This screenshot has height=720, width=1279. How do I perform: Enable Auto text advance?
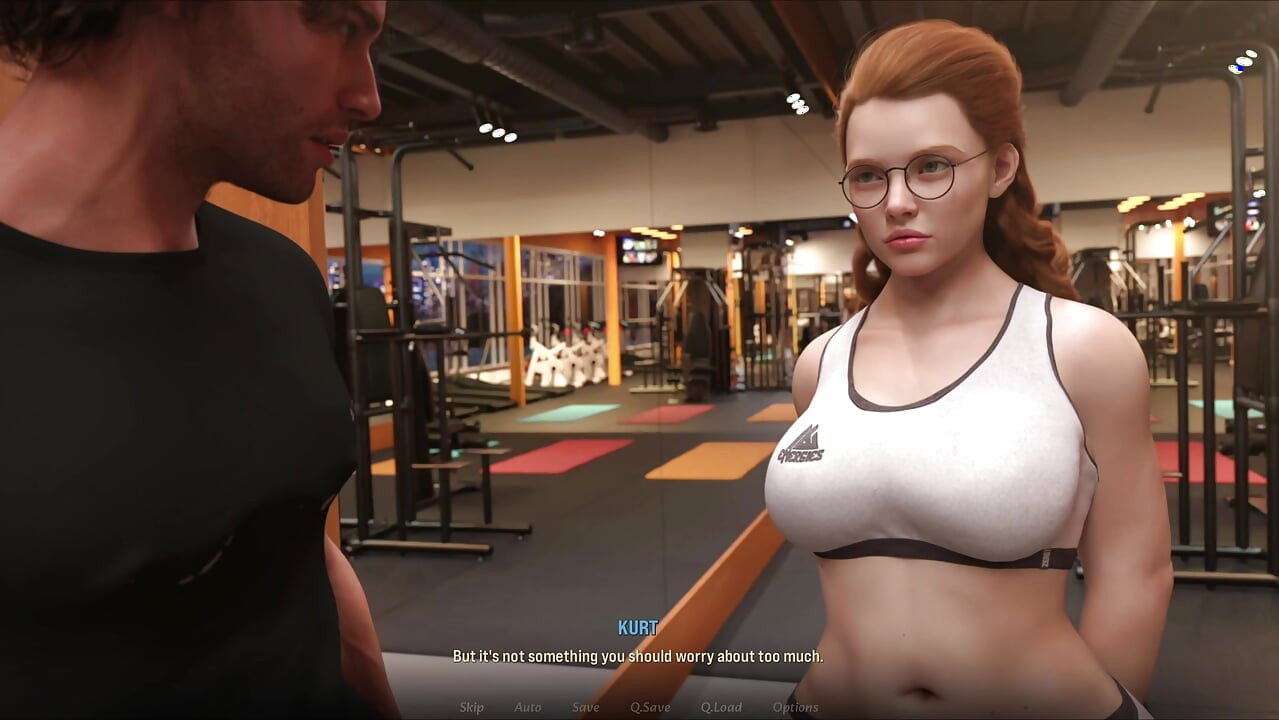[x=528, y=707]
